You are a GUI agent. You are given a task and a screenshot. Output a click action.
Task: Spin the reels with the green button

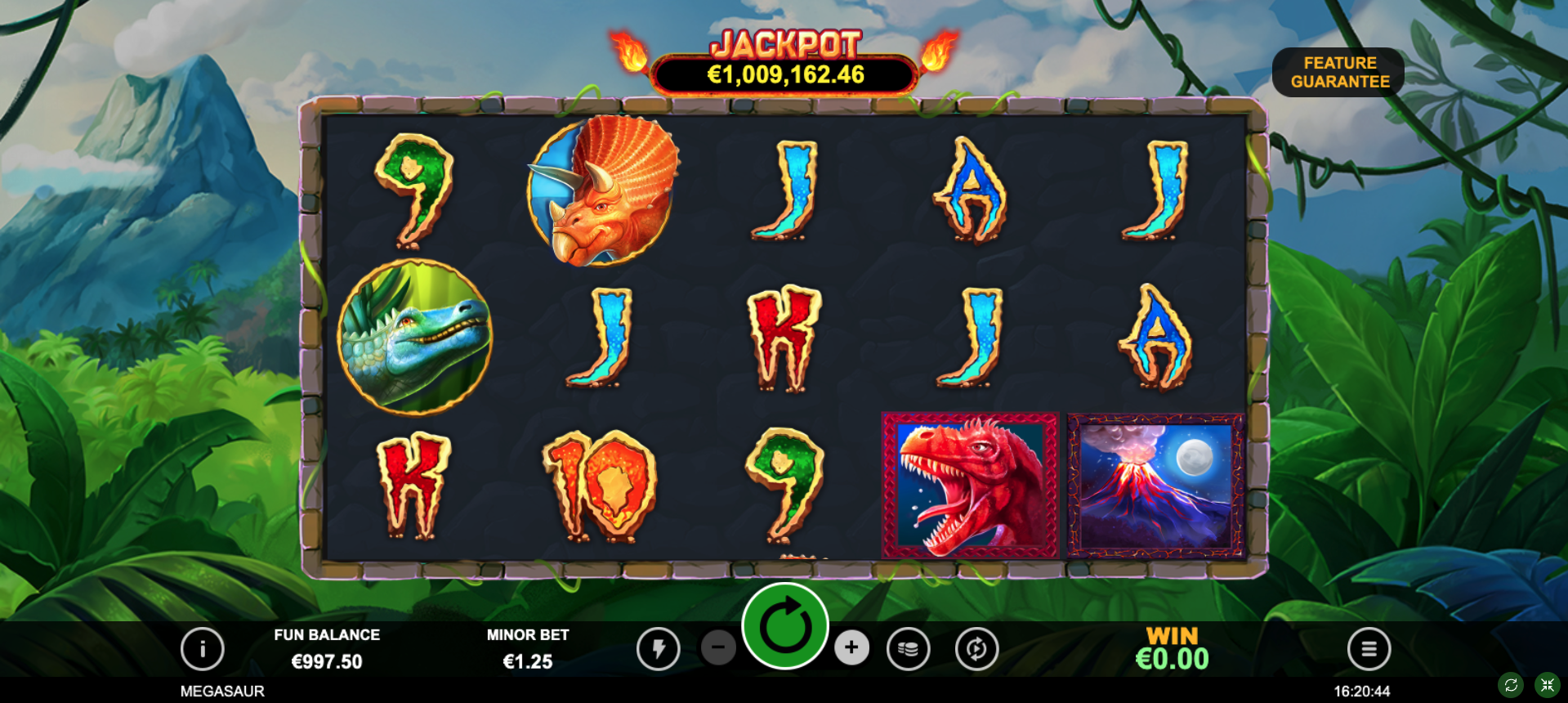[x=785, y=627]
